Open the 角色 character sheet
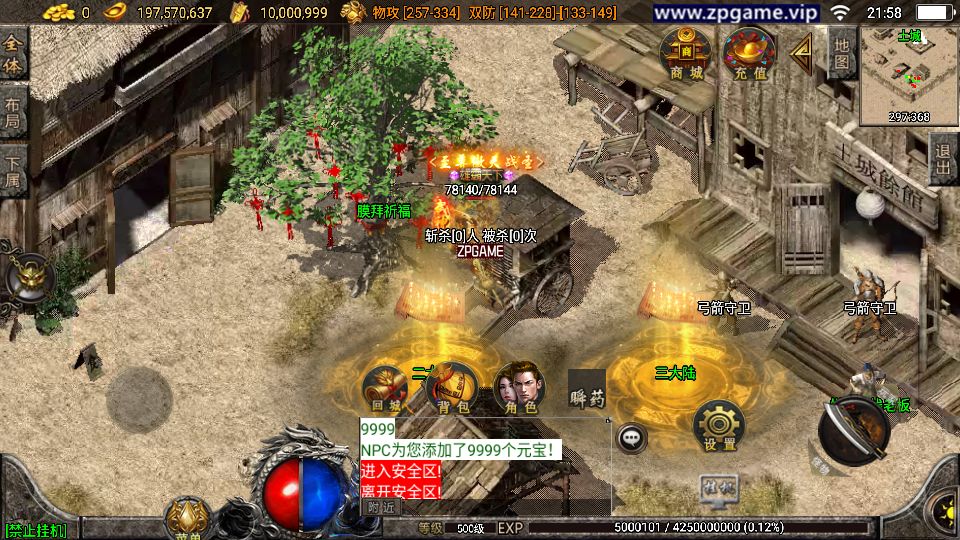This screenshot has height=540, width=960. pyautogui.click(x=519, y=390)
